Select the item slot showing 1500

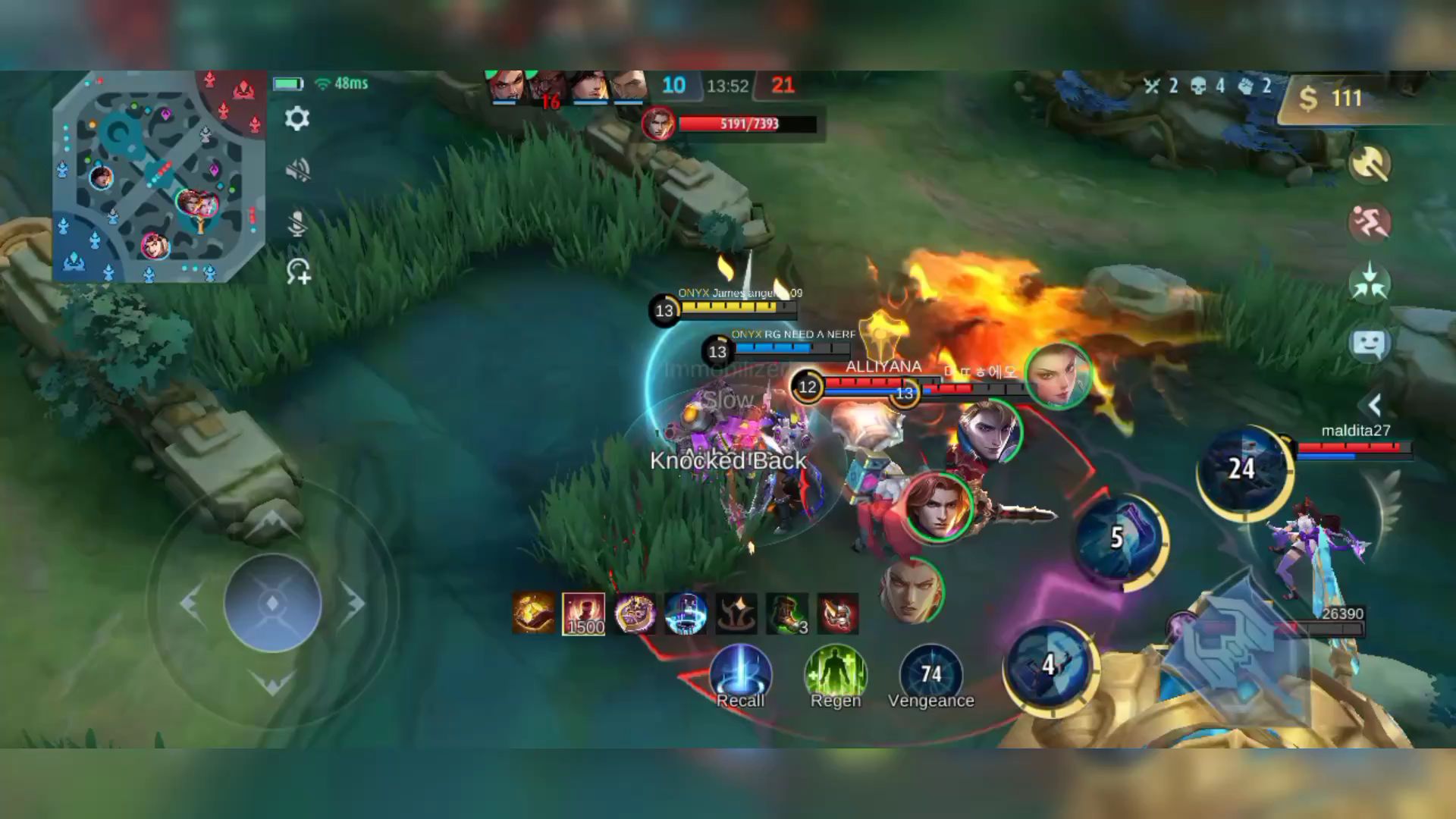click(x=584, y=613)
